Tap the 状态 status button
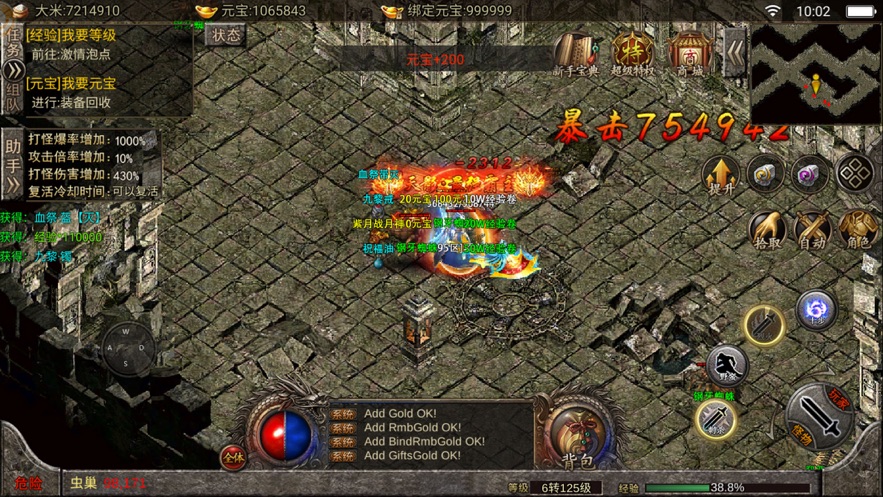Screen dimensions: 883x497 [226, 35]
